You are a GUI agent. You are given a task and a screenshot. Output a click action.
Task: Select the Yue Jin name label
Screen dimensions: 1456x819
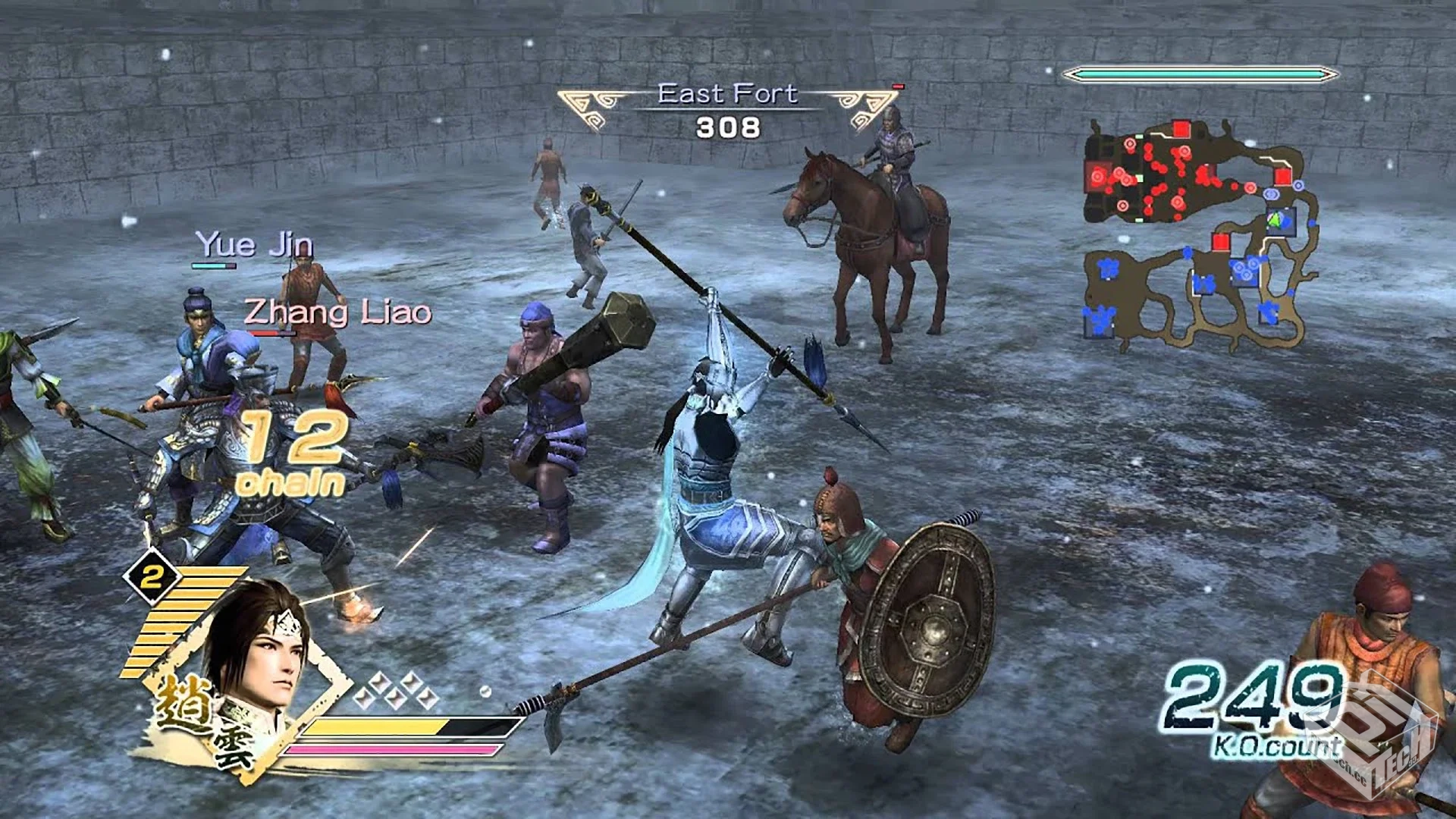(x=255, y=244)
